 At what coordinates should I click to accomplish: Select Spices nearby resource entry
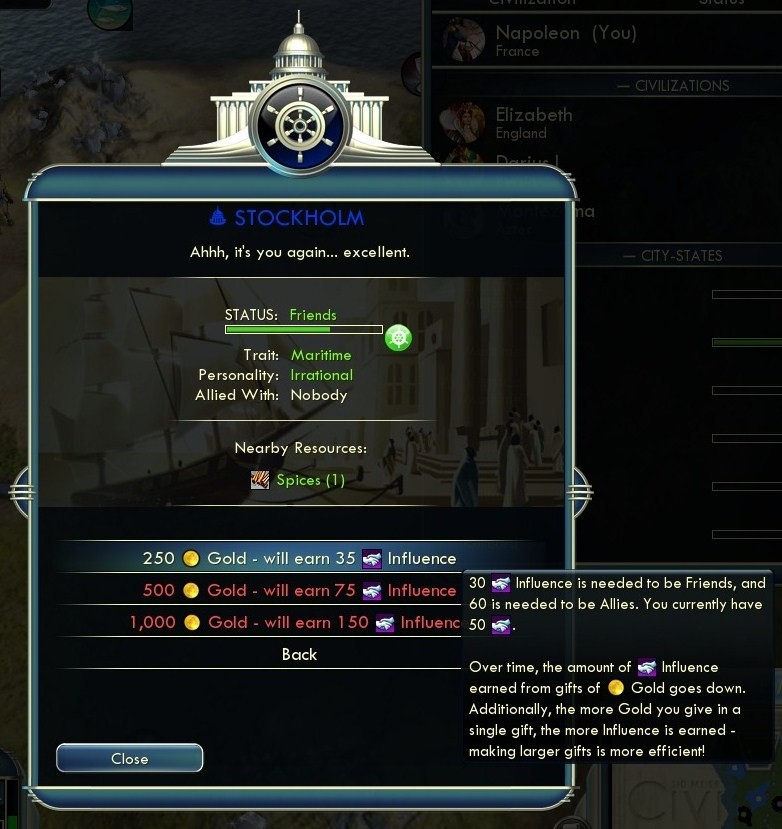(299, 480)
